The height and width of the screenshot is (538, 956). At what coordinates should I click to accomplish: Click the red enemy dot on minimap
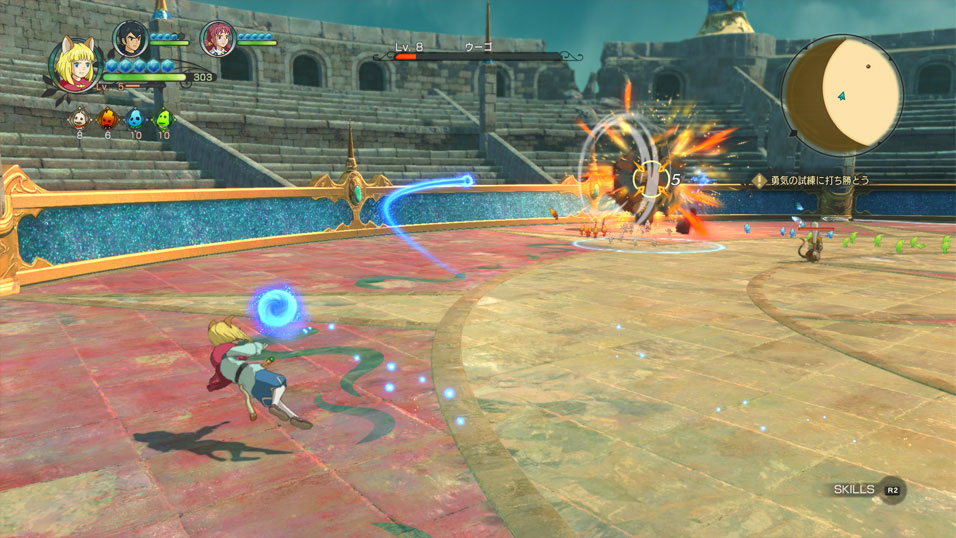868,66
